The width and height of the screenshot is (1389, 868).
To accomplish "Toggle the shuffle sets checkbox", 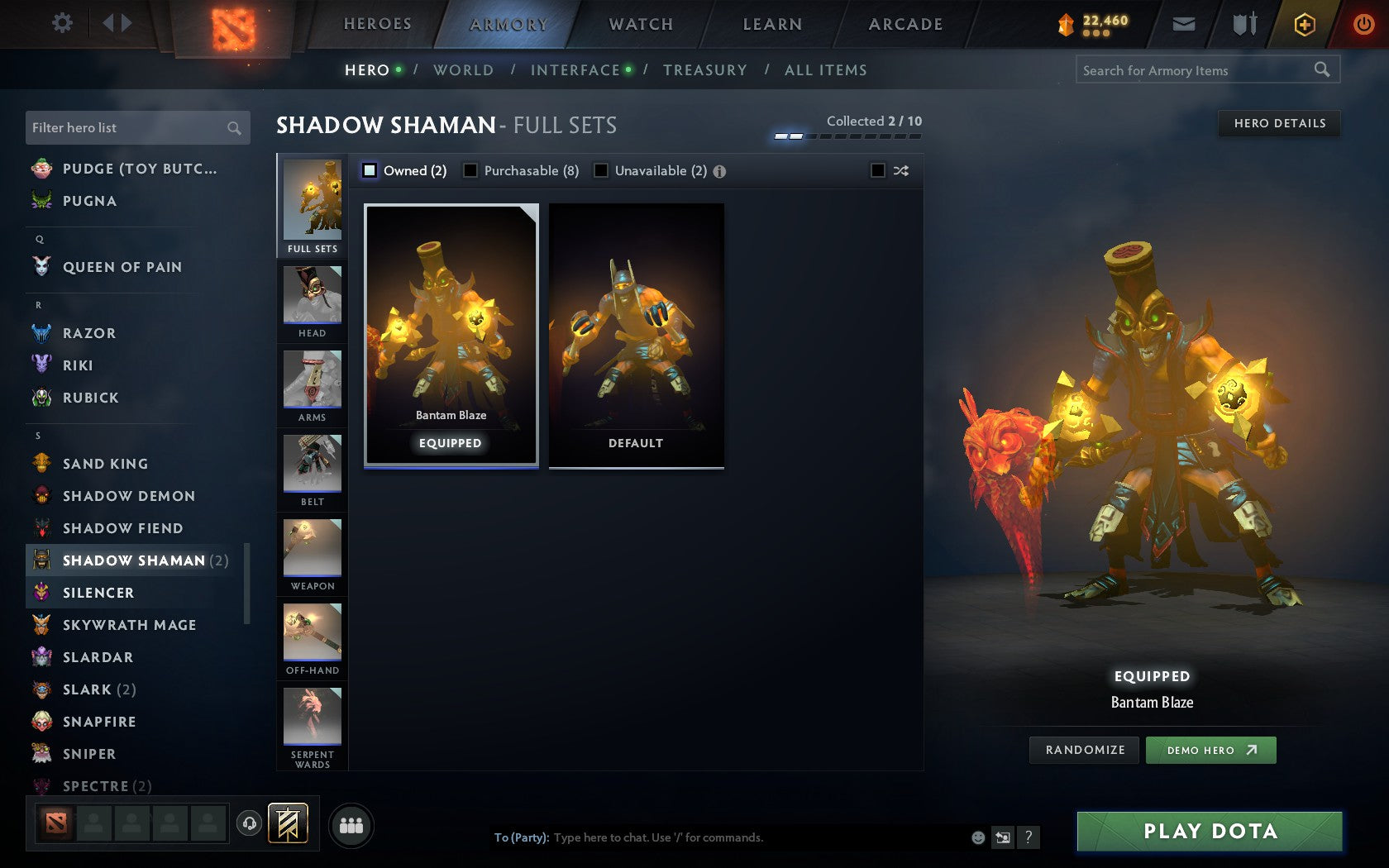I will pyautogui.click(x=878, y=170).
